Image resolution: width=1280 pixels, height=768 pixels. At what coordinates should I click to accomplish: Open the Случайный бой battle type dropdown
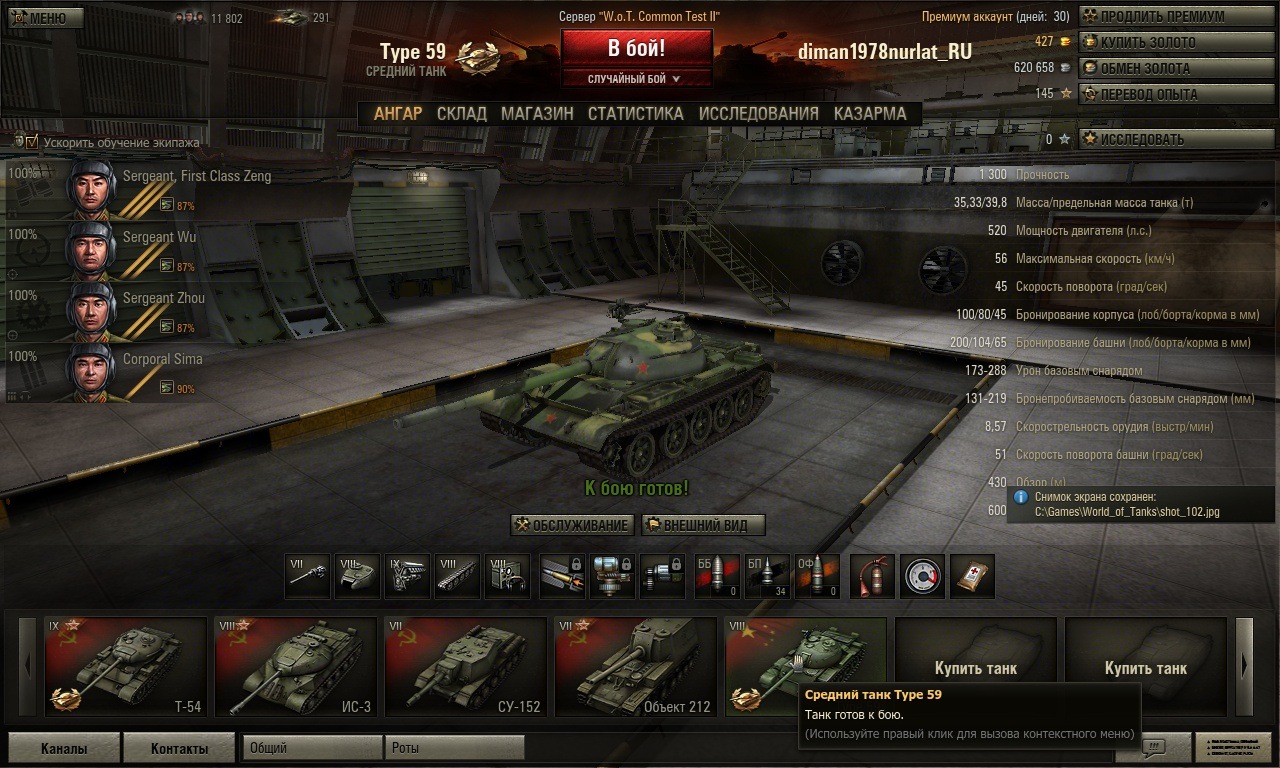pyautogui.click(x=636, y=78)
